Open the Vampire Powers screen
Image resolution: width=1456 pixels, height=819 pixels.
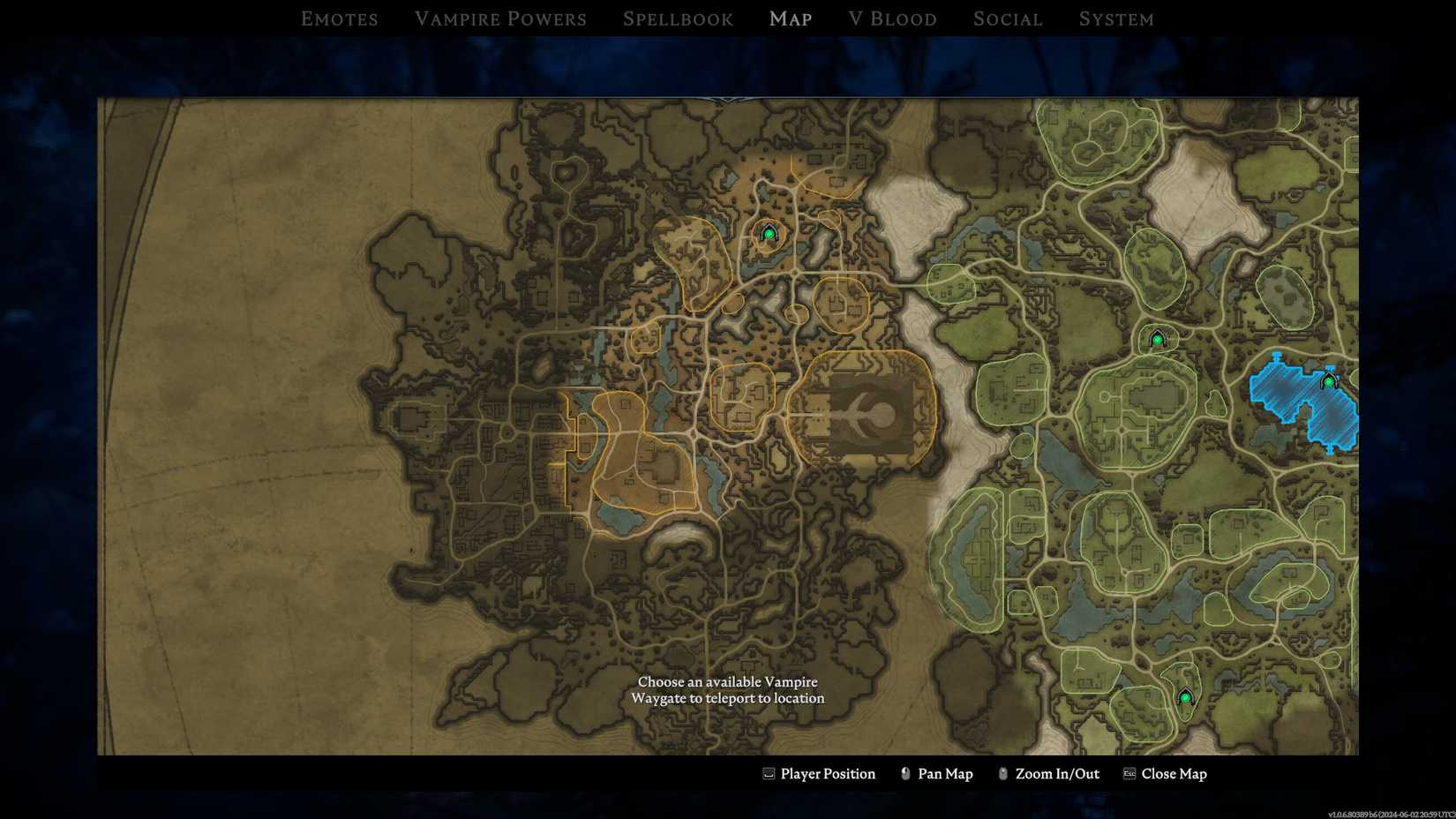pos(500,19)
